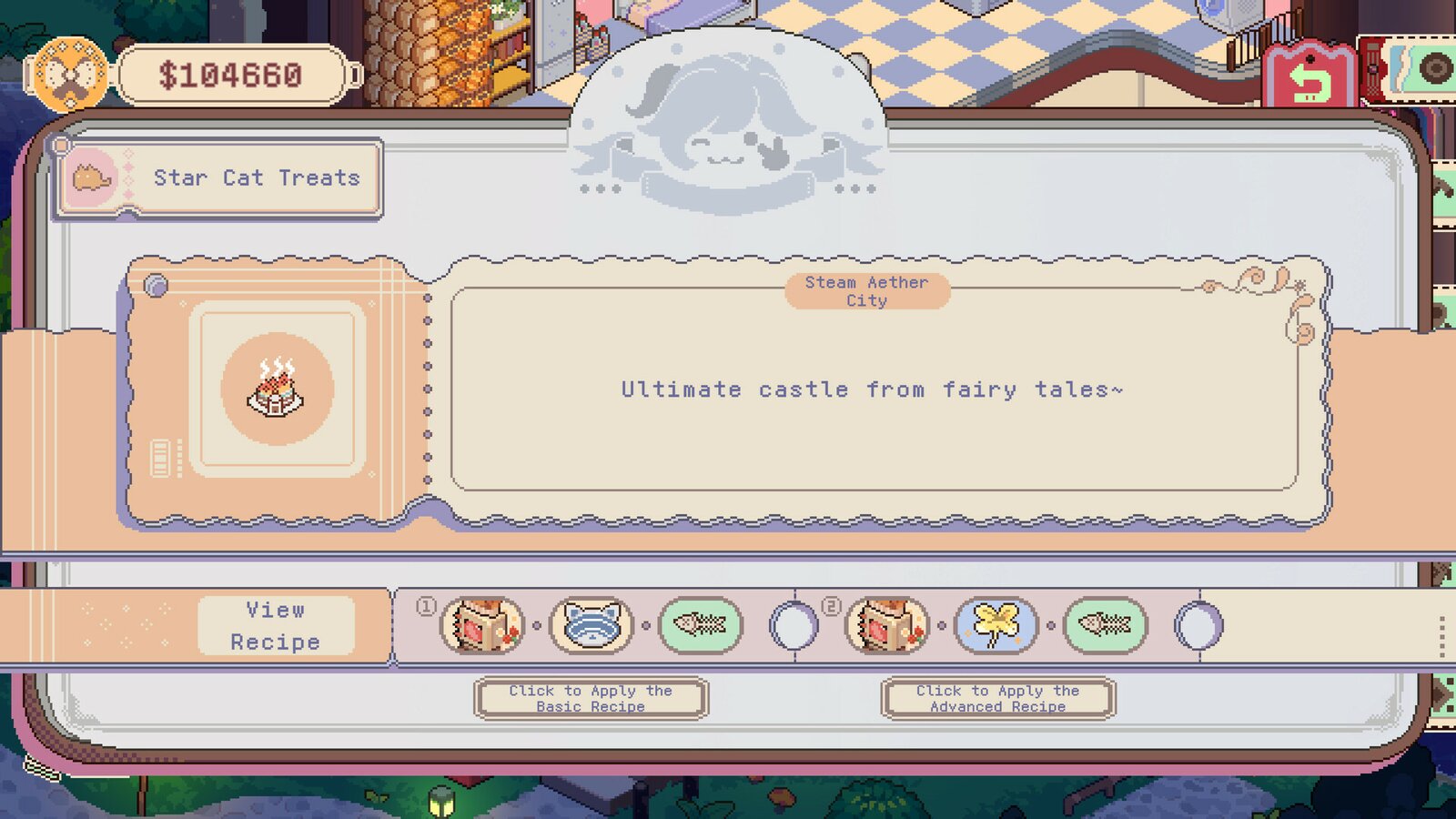This screenshot has height=819, width=1456.
Task: Apply the Advanced Recipe
Action: (x=996, y=698)
